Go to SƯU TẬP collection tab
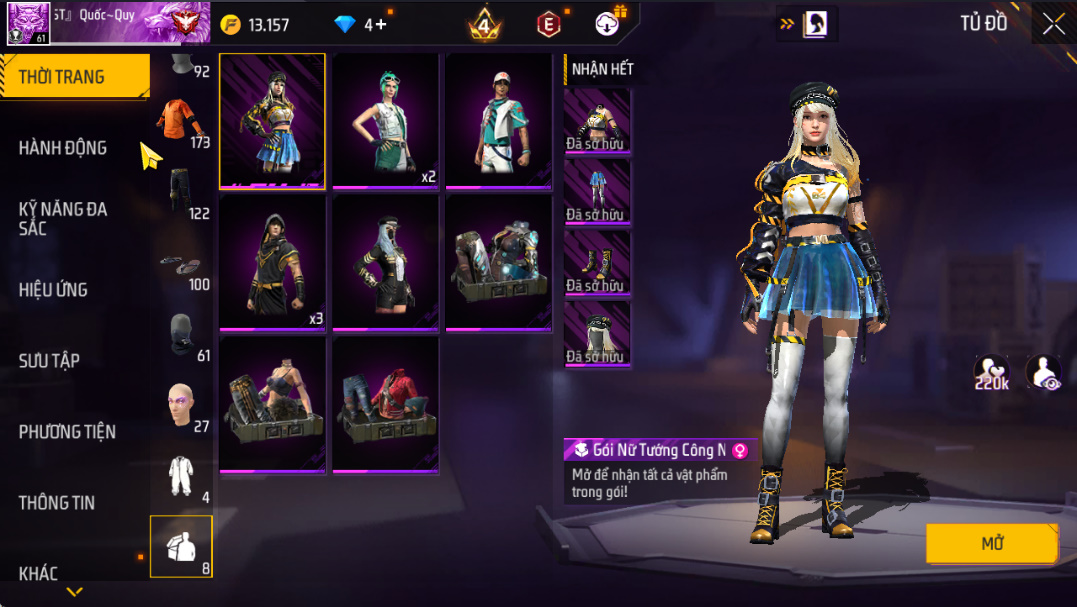This screenshot has width=1077, height=607. 49,361
